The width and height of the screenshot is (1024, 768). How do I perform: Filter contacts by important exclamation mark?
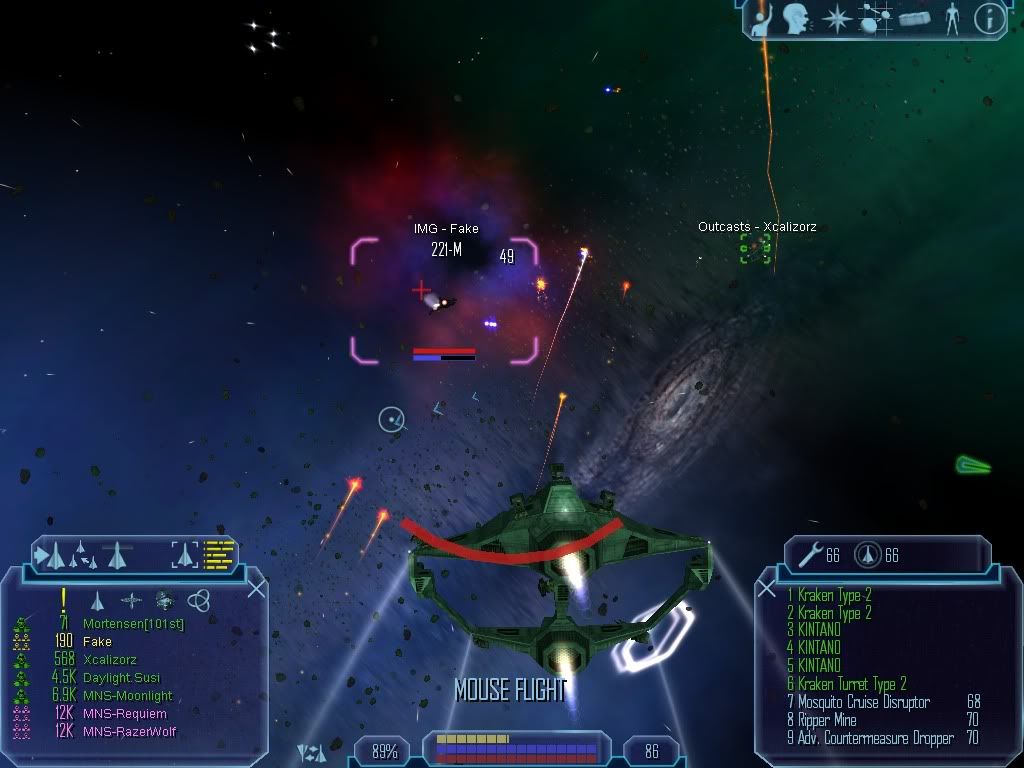point(63,599)
